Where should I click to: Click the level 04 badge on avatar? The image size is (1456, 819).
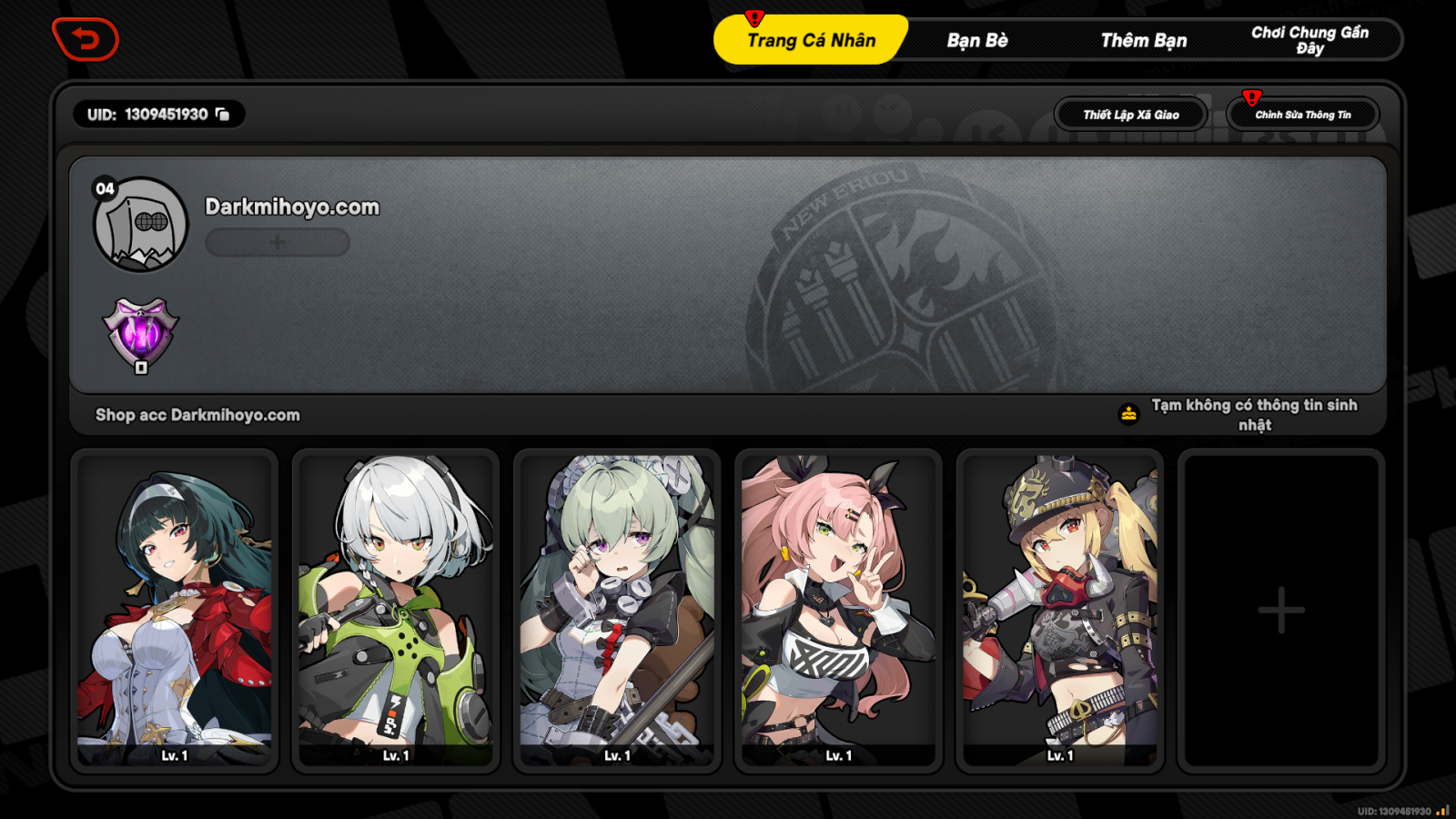(103, 189)
